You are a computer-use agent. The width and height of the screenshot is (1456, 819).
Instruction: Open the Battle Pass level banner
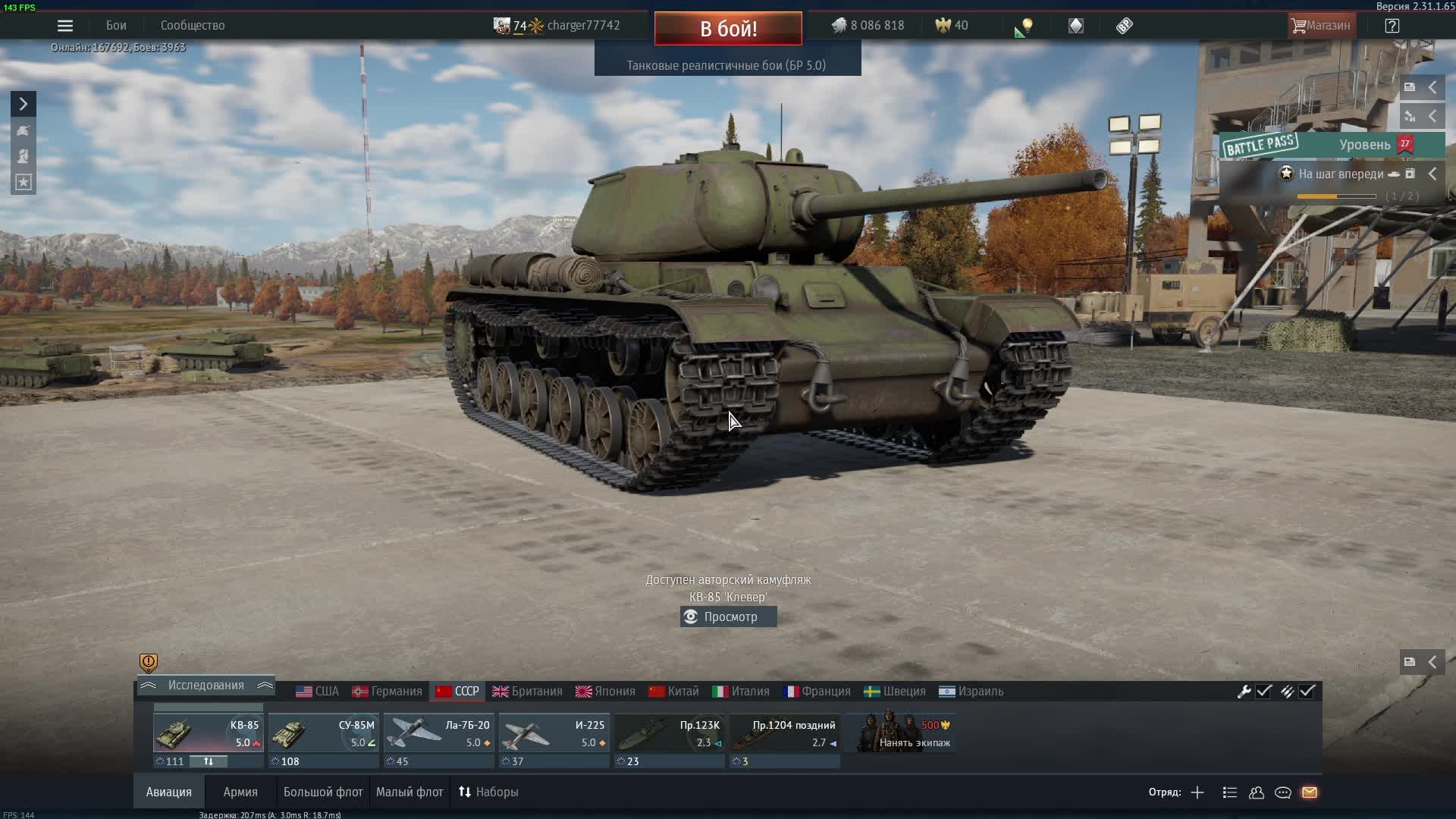[1332, 145]
